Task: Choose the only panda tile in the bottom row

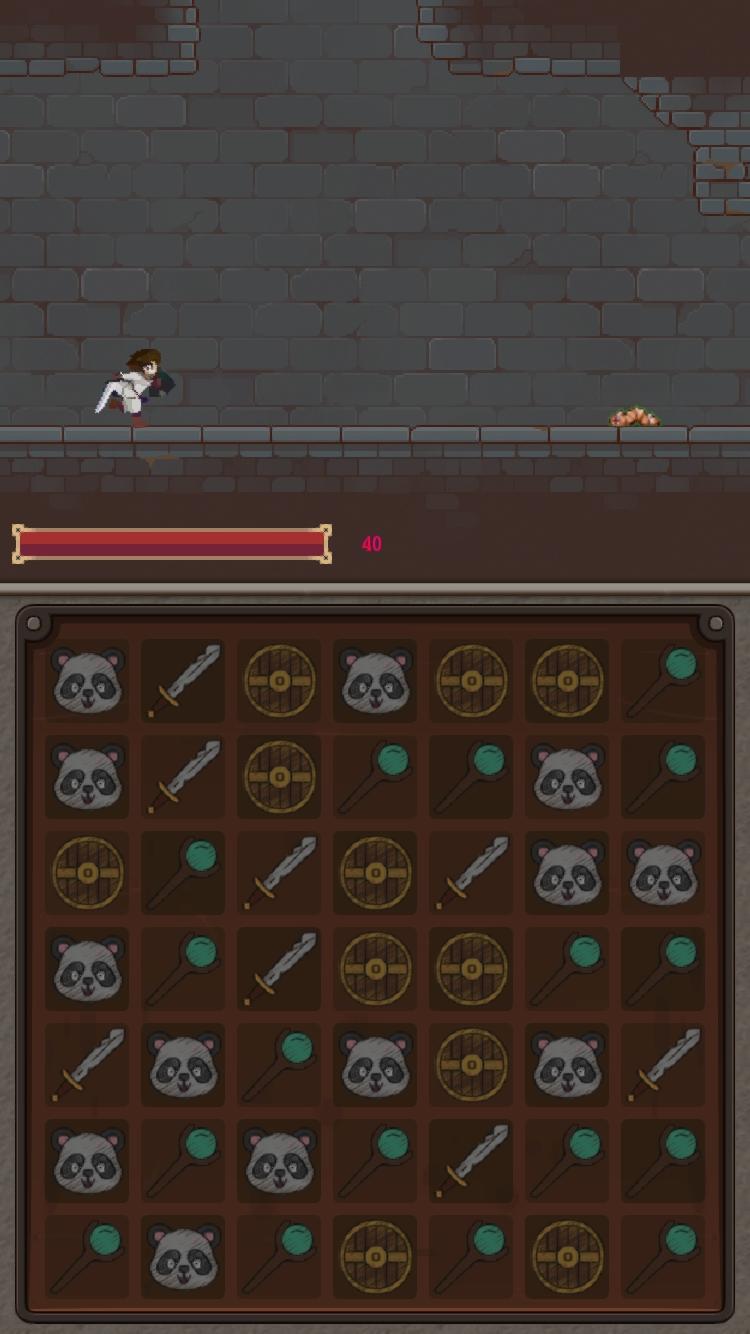Action: point(183,1257)
